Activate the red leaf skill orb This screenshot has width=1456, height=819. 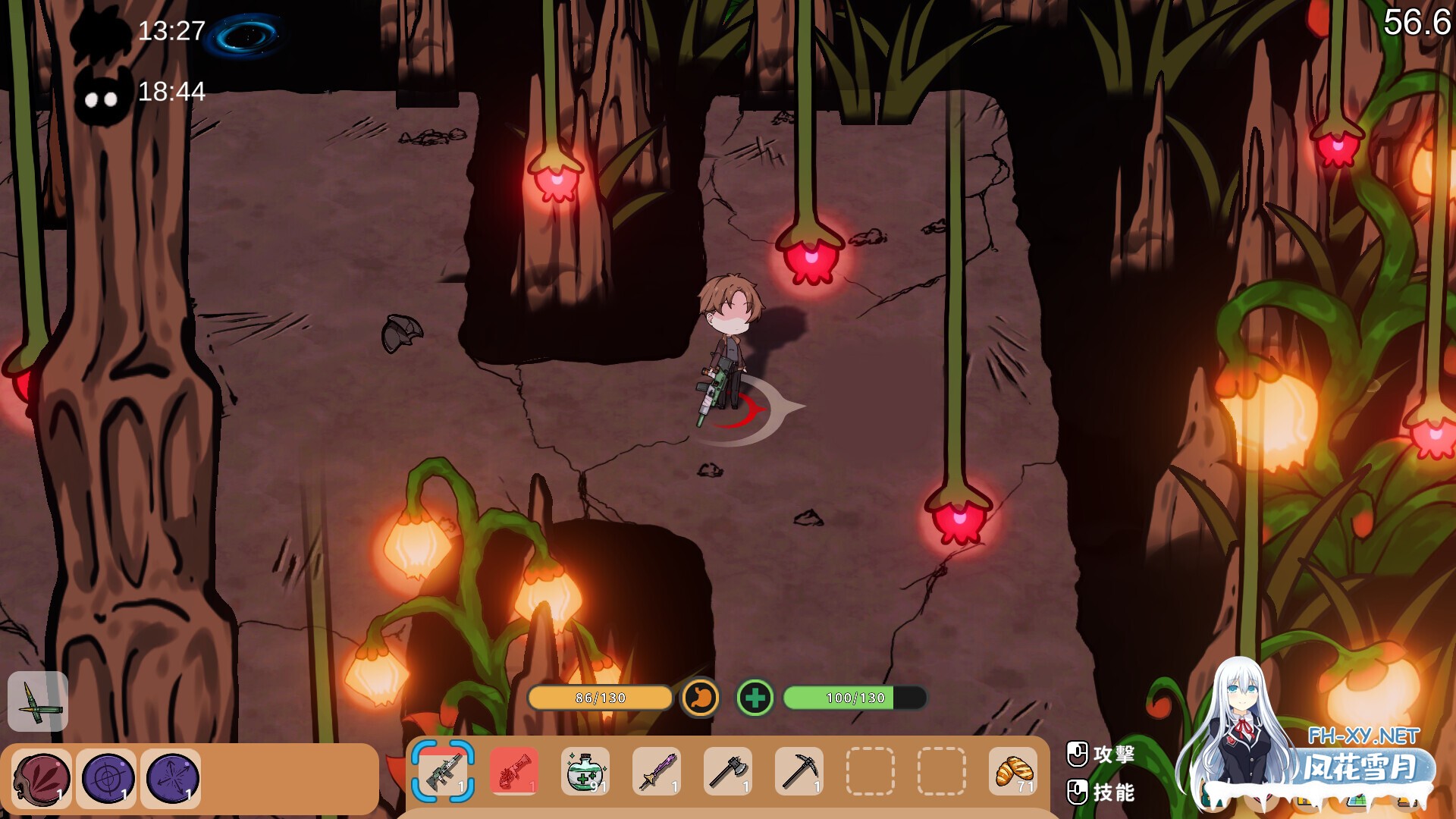[42, 778]
